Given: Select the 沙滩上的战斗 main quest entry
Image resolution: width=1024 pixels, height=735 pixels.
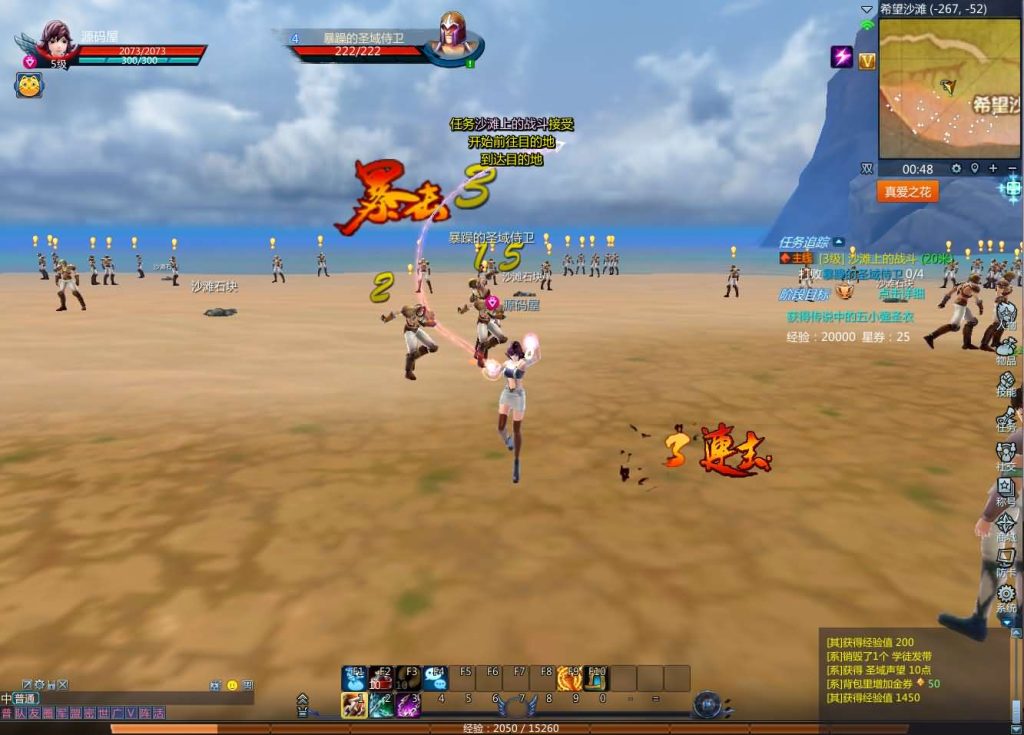Looking at the screenshot, I should pos(880,258).
